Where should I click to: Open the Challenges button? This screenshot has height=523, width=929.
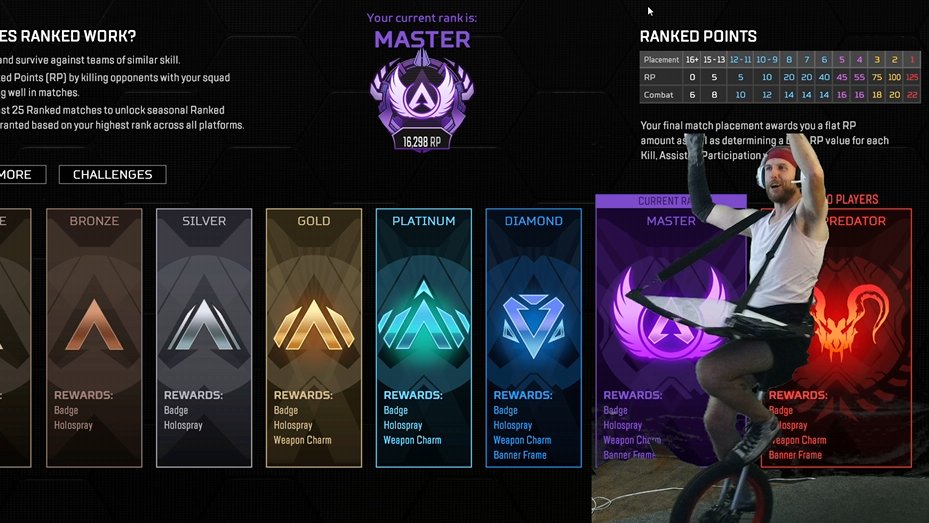click(x=112, y=175)
